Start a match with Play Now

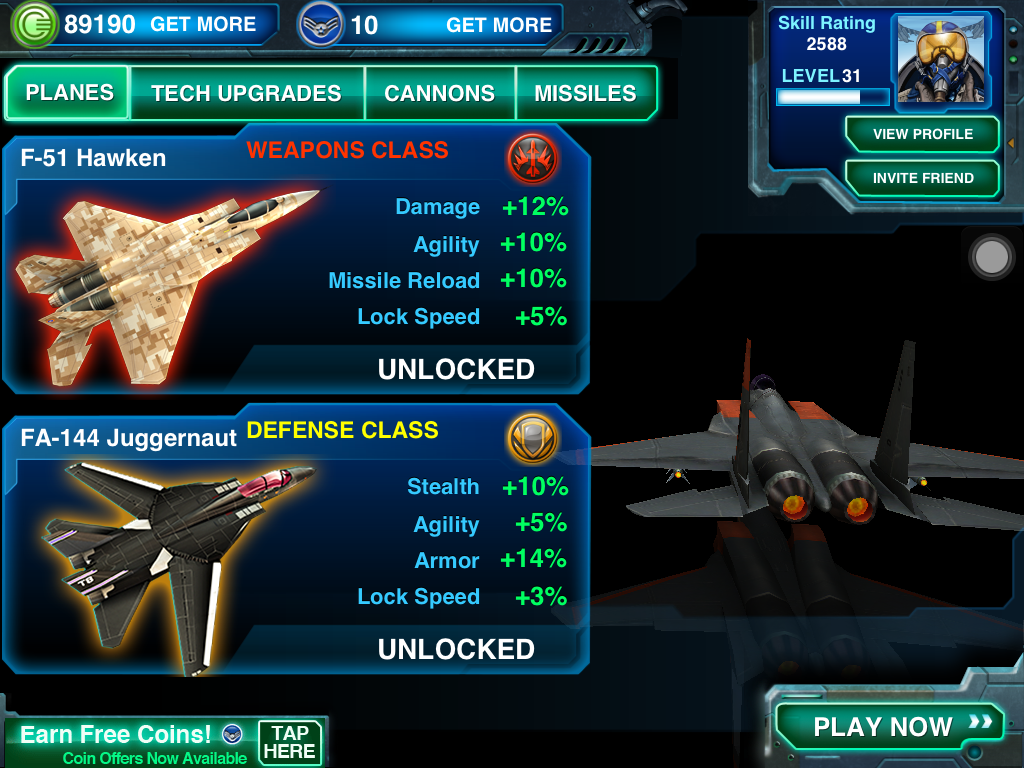pyautogui.click(x=888, y=726)
